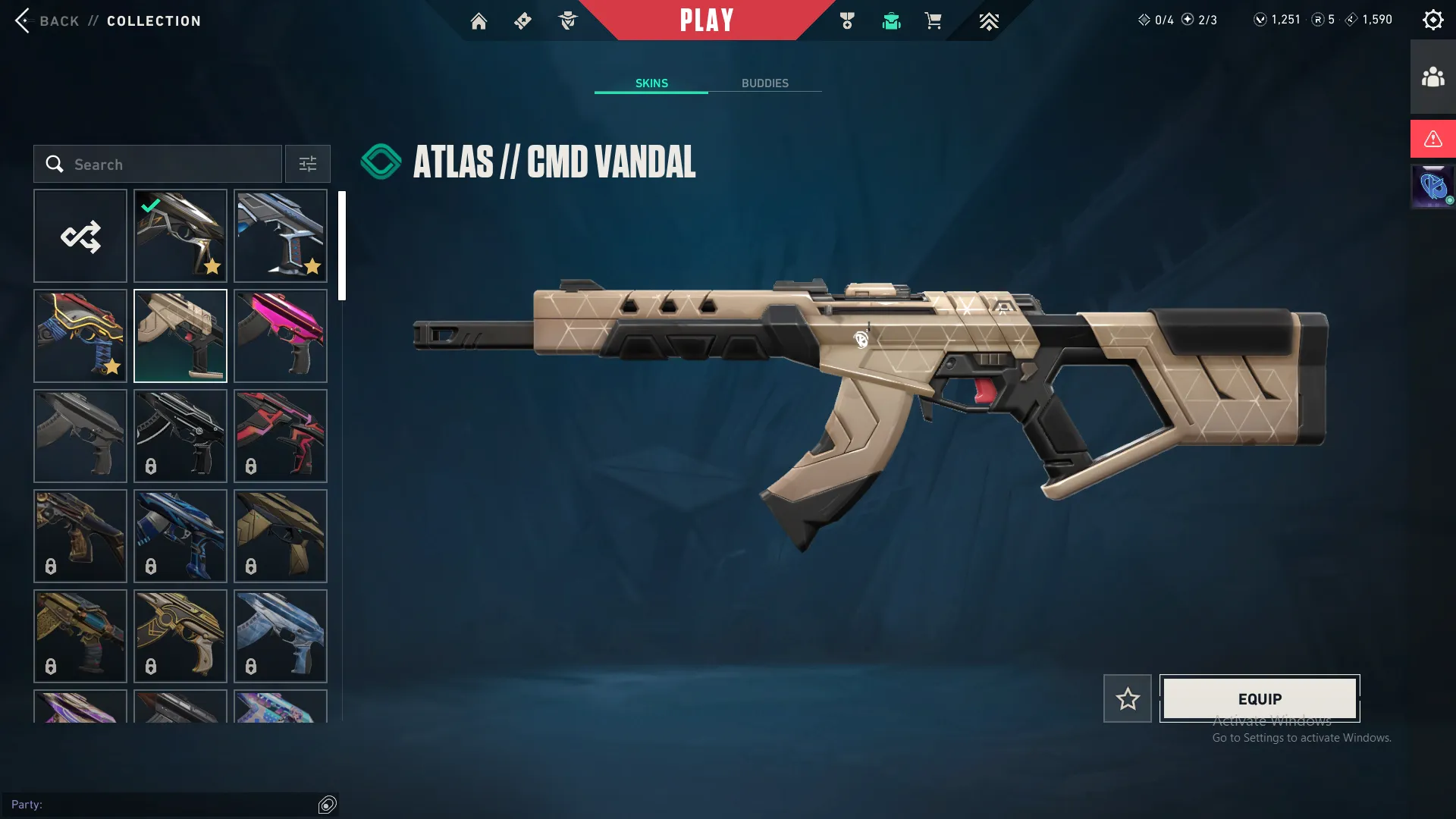Screen dimensions: 1456x819
Task: Open the social friends panel
Action: pyautogui.click(x=1432, y=75)
